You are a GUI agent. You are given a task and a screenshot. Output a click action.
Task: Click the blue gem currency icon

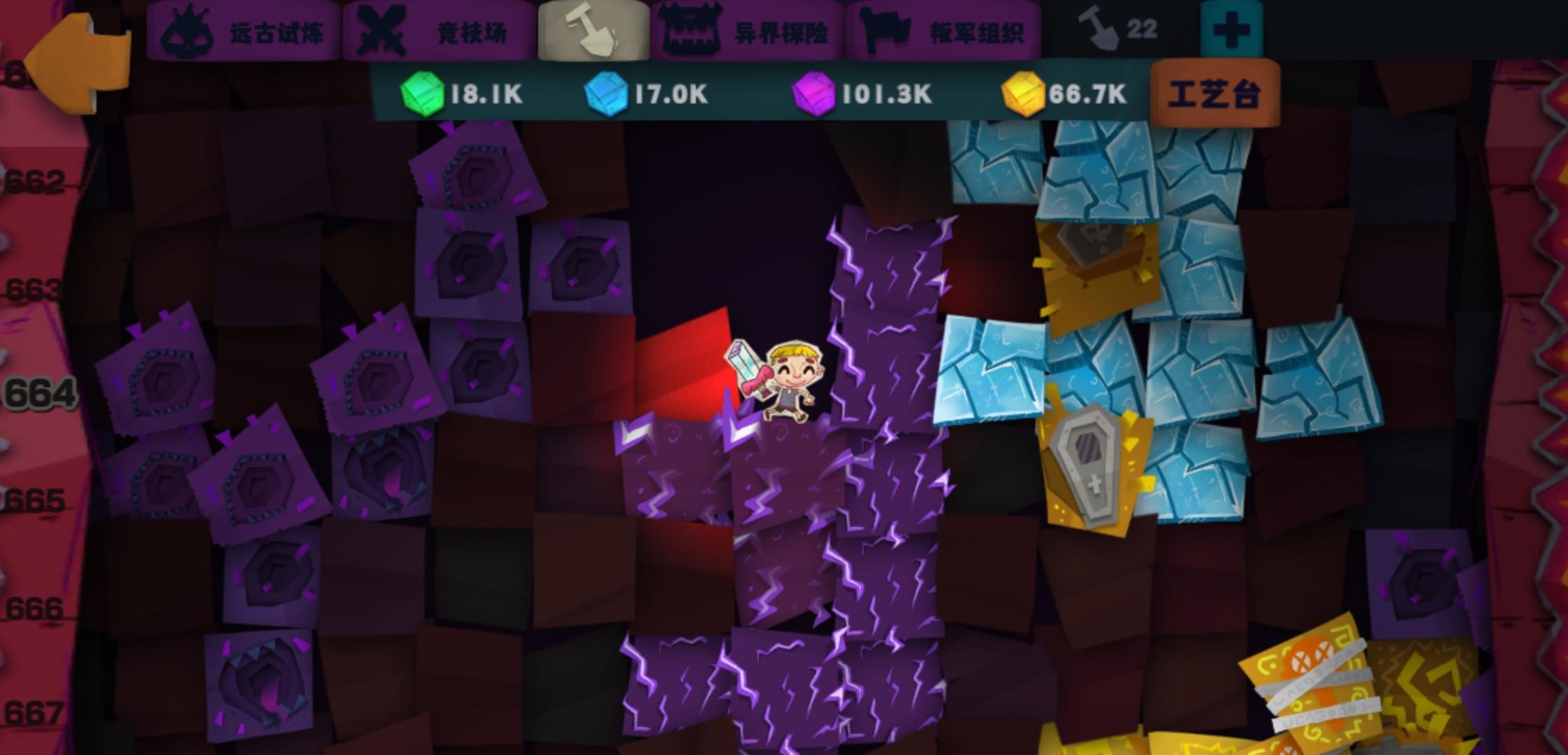click(607, 93)
